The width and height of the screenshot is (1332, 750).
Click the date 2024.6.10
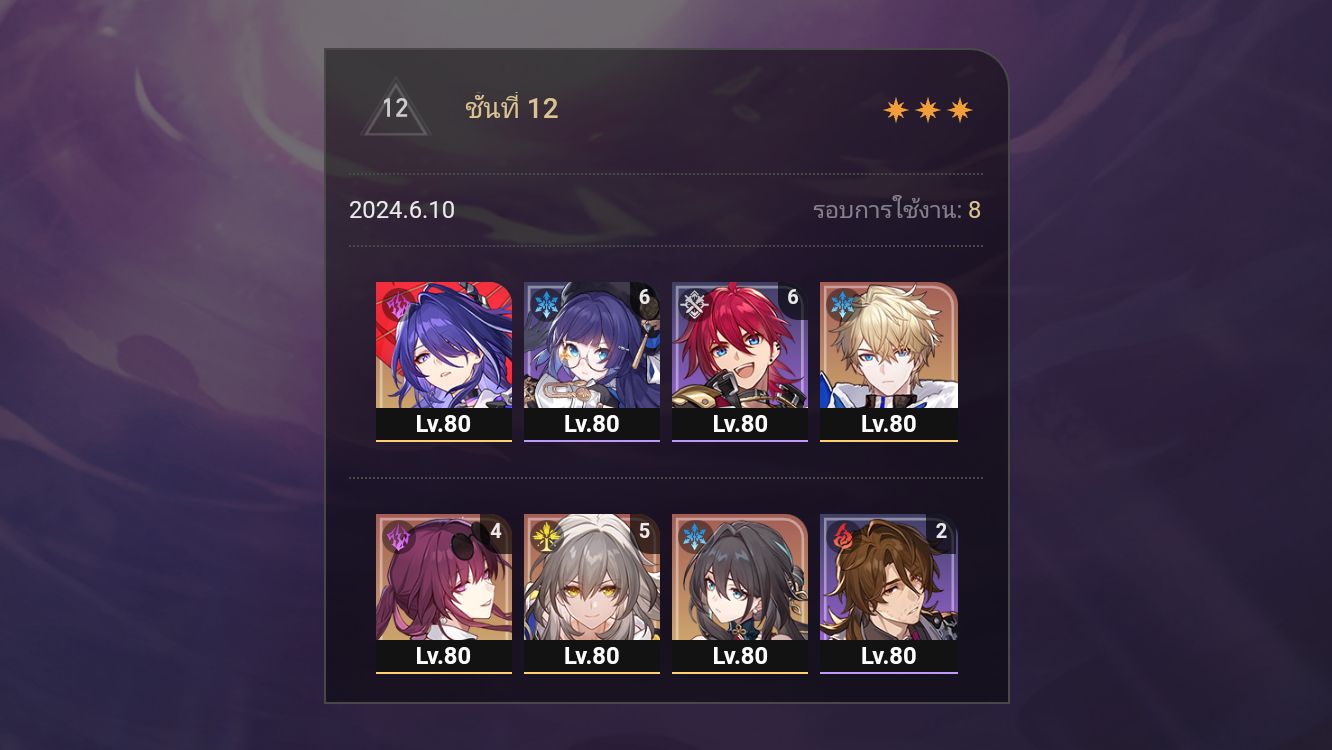click(401, 210)
